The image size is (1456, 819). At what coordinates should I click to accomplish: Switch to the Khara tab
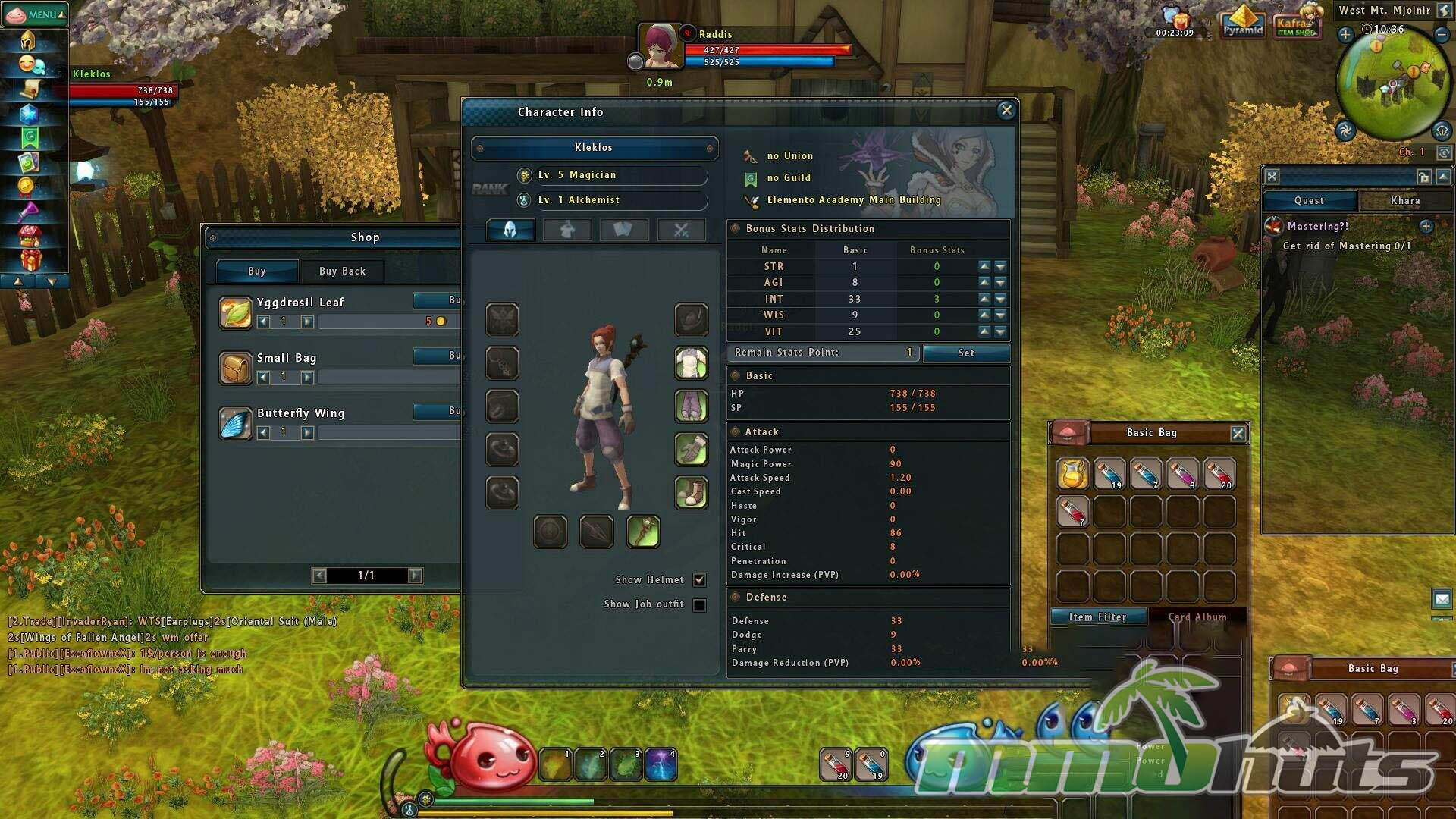pos(1404,200)
